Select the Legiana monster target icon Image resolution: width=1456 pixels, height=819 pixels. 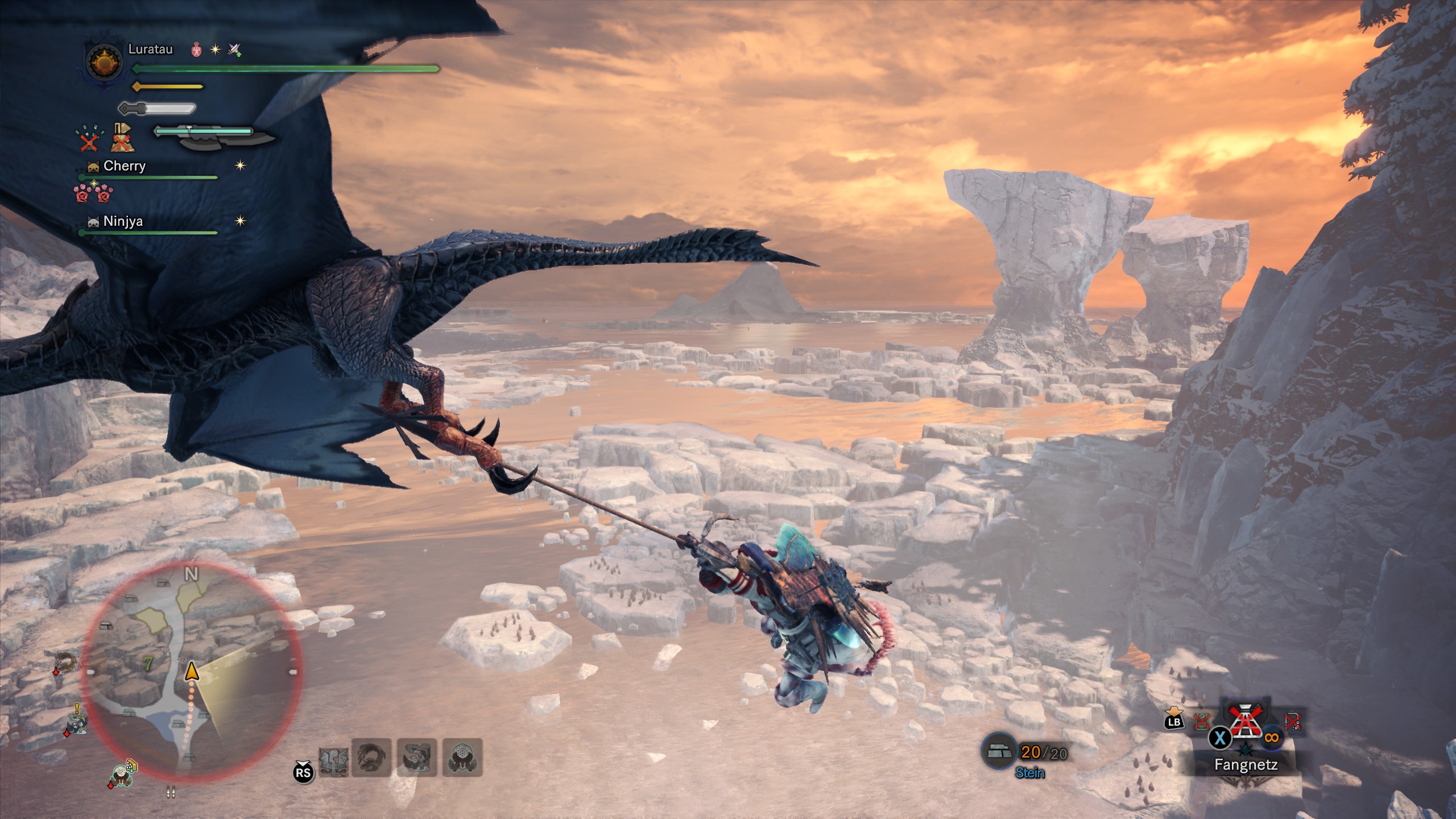pos(333,758)
